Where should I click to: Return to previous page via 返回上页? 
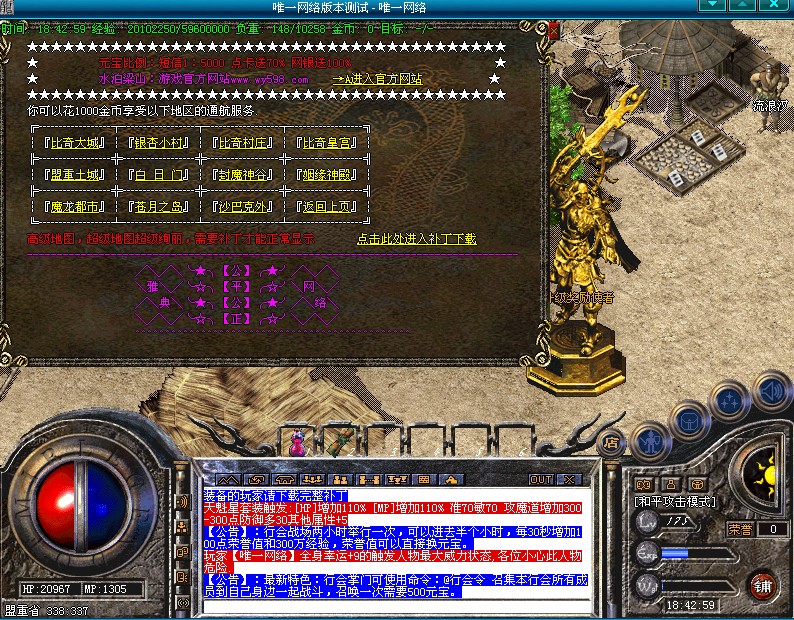pyautogui.click(x=326, y=207)
